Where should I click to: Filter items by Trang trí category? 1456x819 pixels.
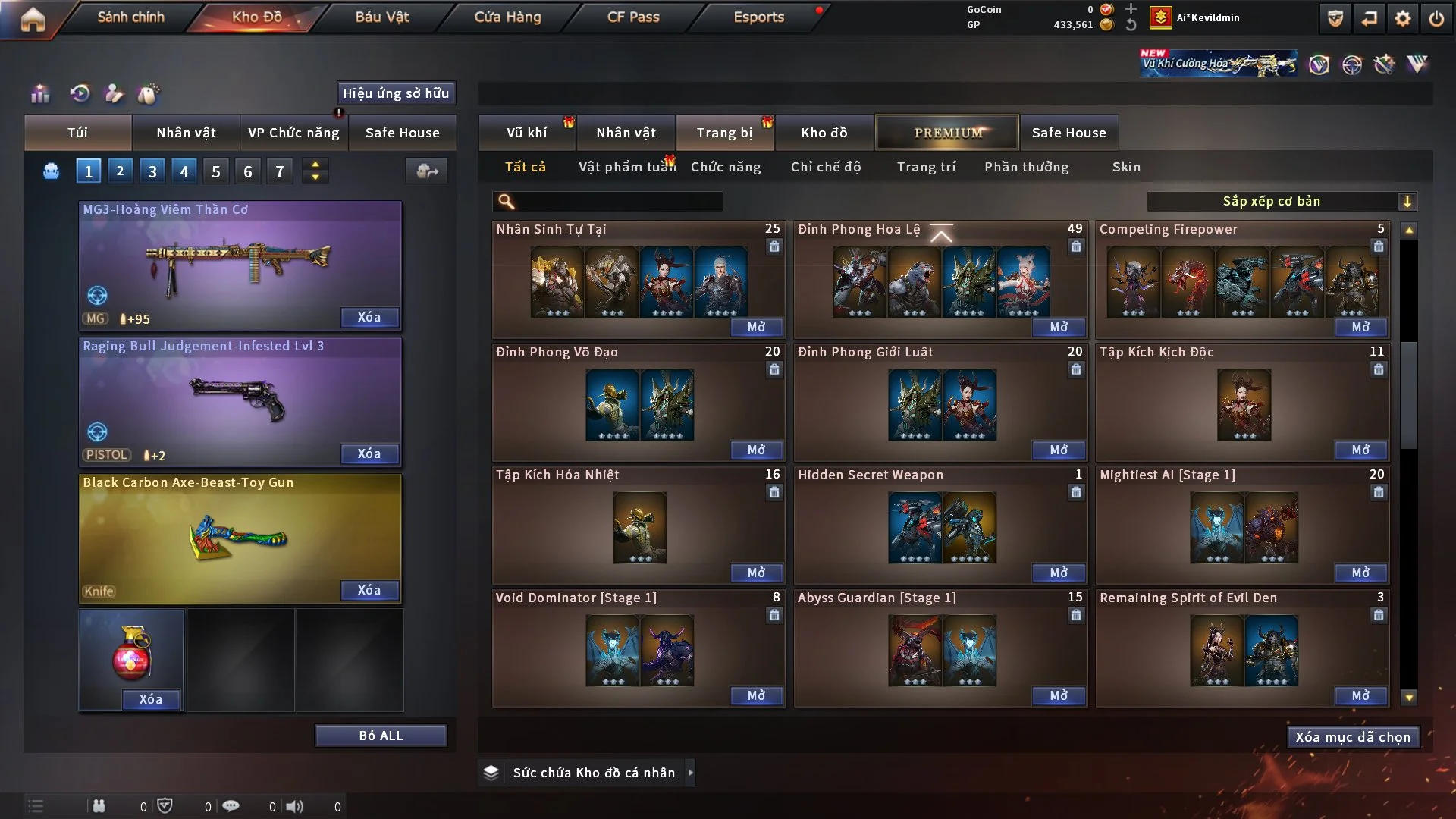click(926, 167)
